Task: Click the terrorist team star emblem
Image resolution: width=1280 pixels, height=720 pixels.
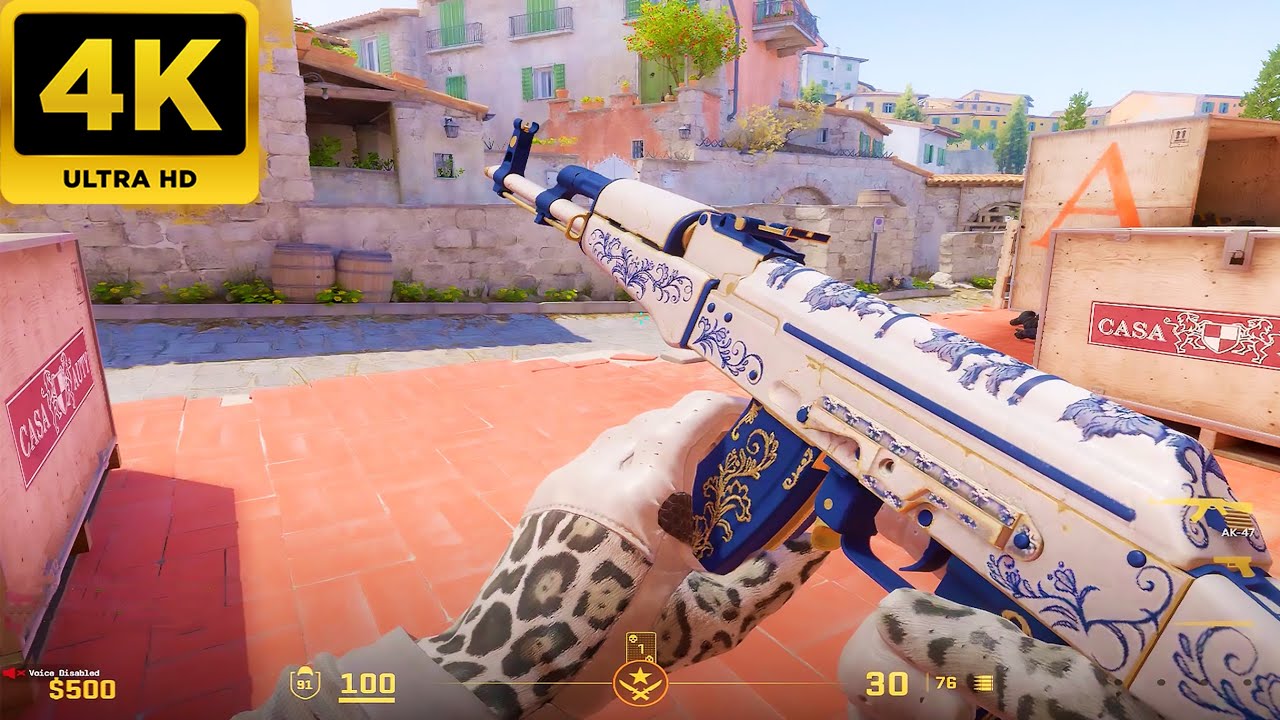Action: 640,685
